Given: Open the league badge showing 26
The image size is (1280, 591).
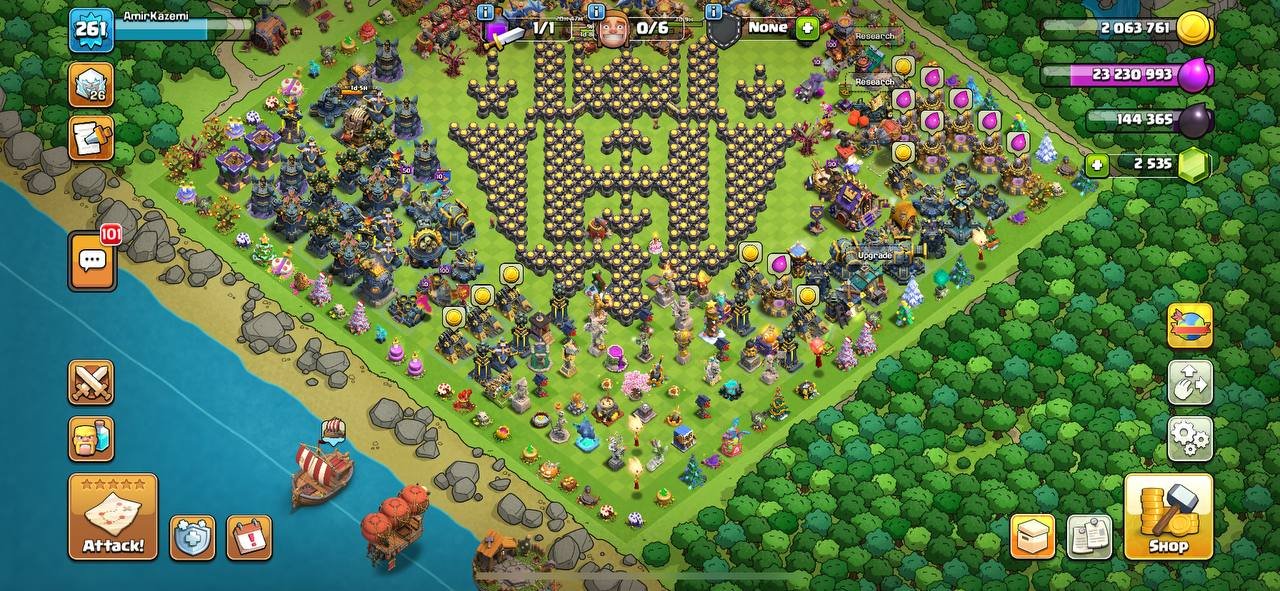Looking at the screenshot, I should pyautogui.click(x=91, y=84).
